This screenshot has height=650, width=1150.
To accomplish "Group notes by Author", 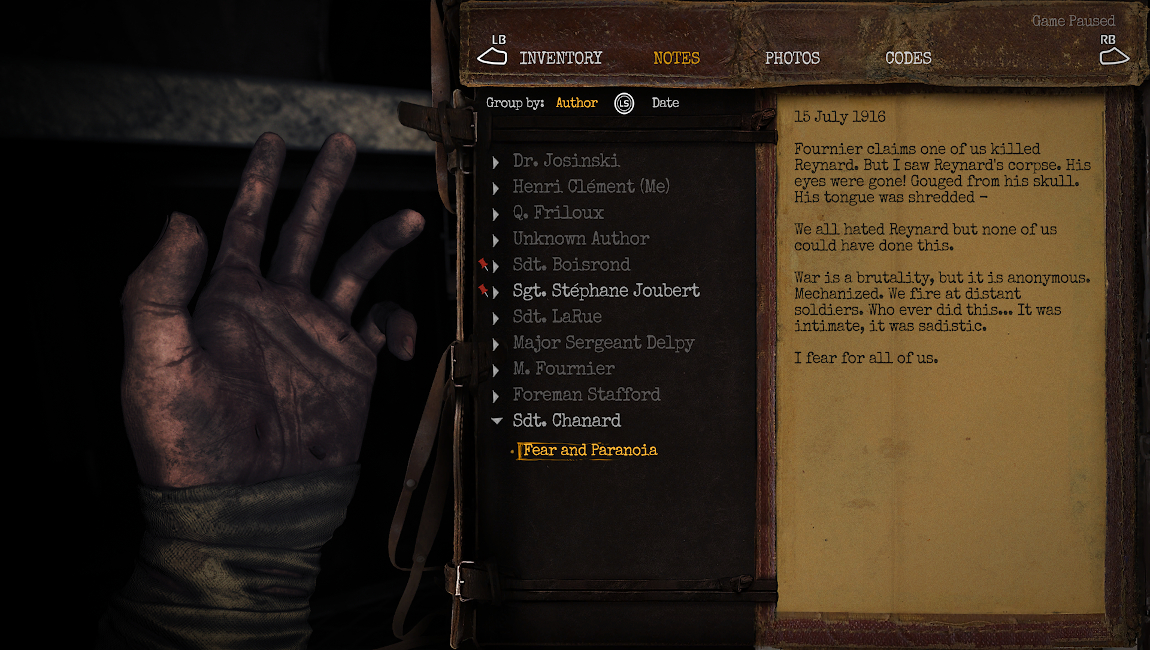I will pyautogui.click(x=576, y=103).
